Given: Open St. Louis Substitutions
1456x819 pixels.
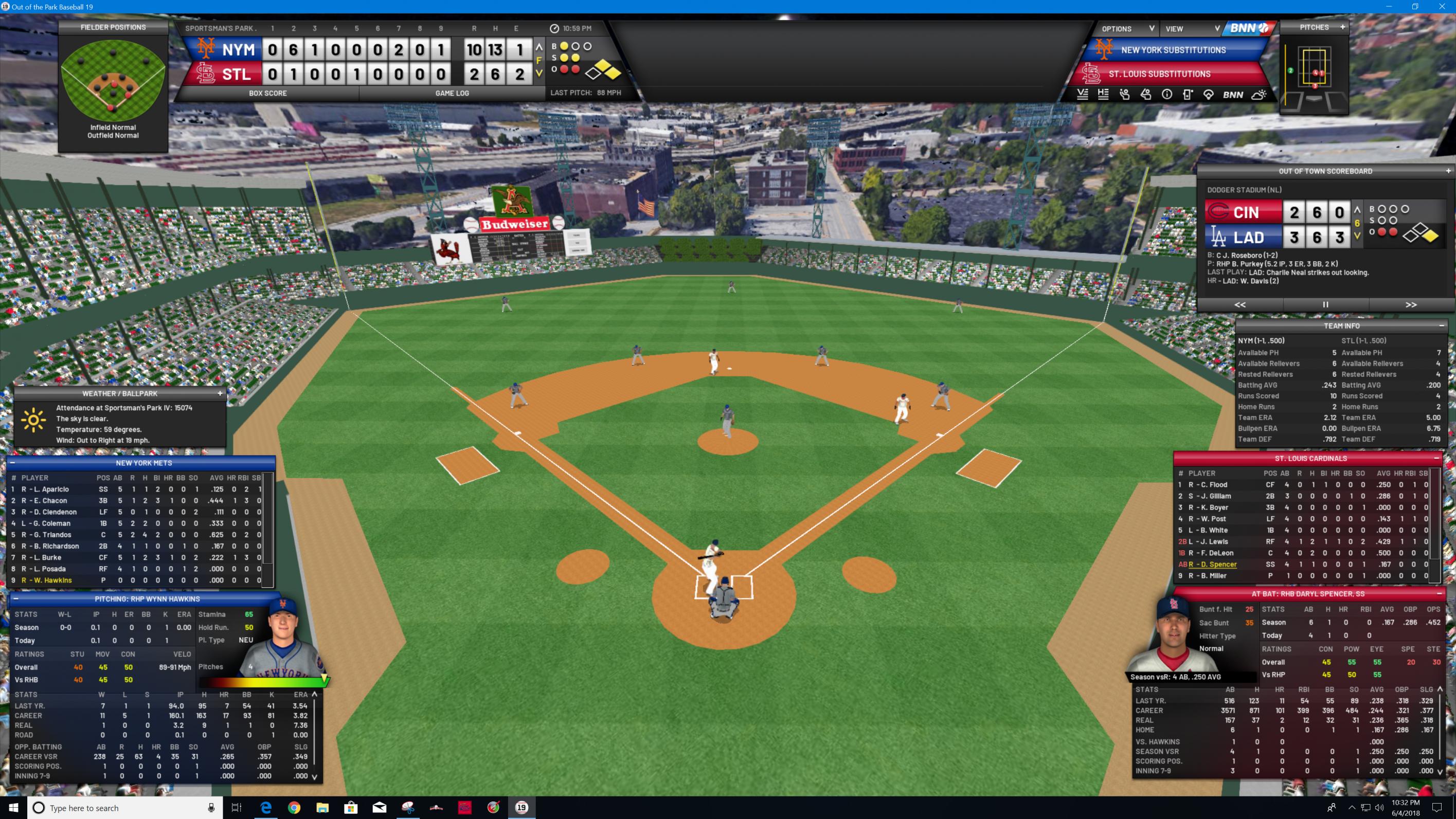Looking at the screenshot, I should (x=1159, y=74).
